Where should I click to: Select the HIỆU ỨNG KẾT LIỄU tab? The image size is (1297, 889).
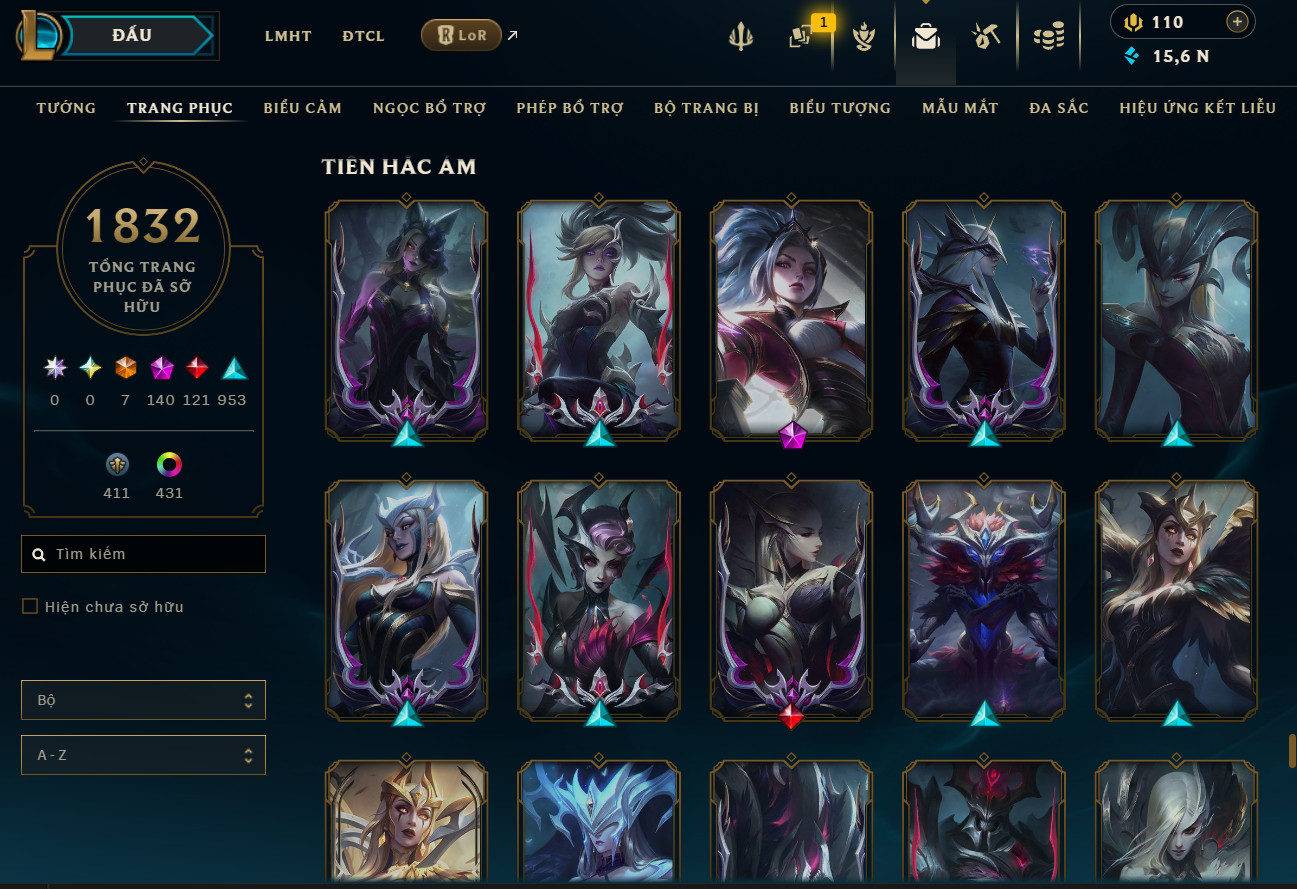[x=1198, y=108]
